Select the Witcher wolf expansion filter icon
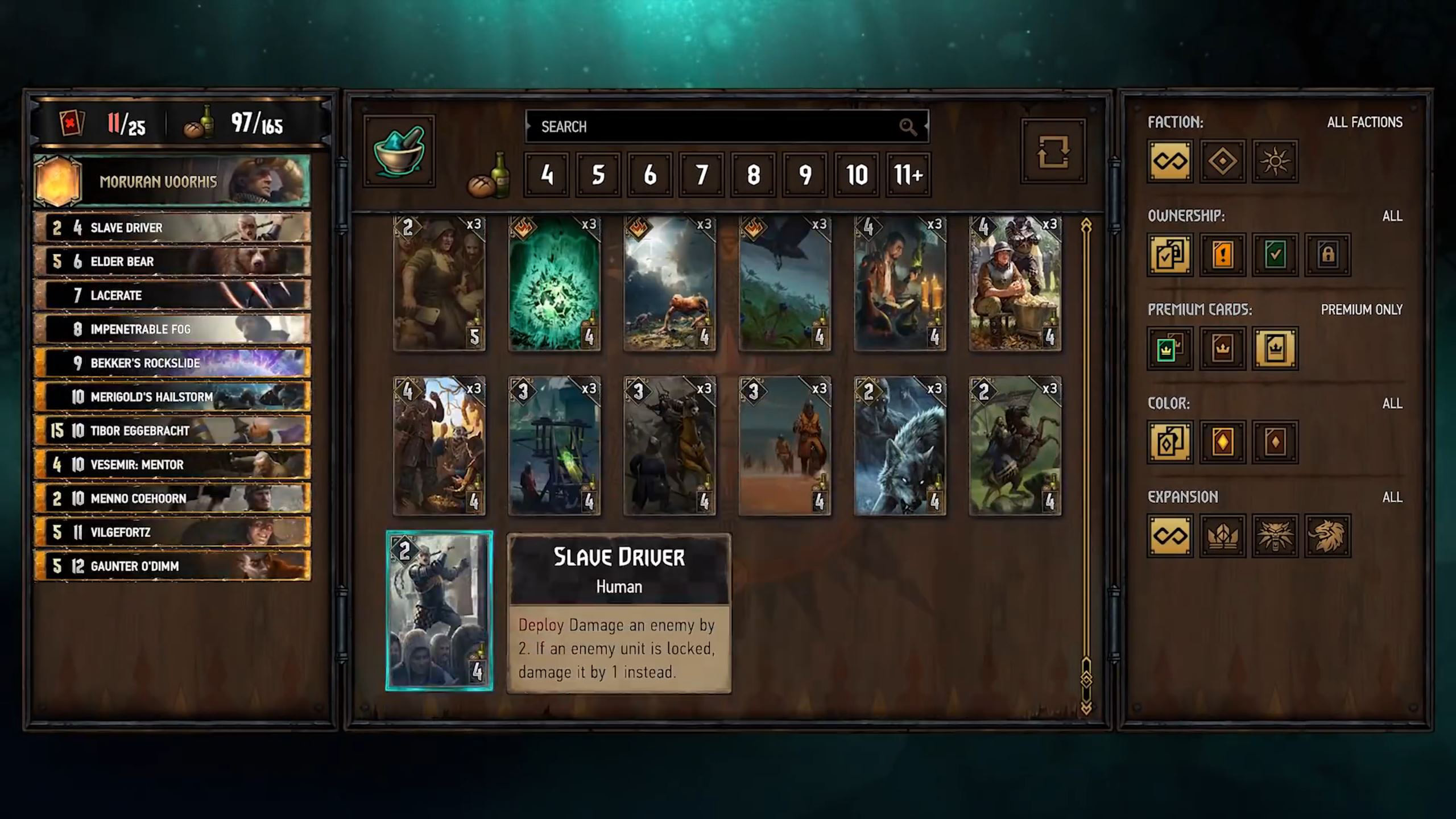Screen dimensions: 1456x819 pos(1274,537)
